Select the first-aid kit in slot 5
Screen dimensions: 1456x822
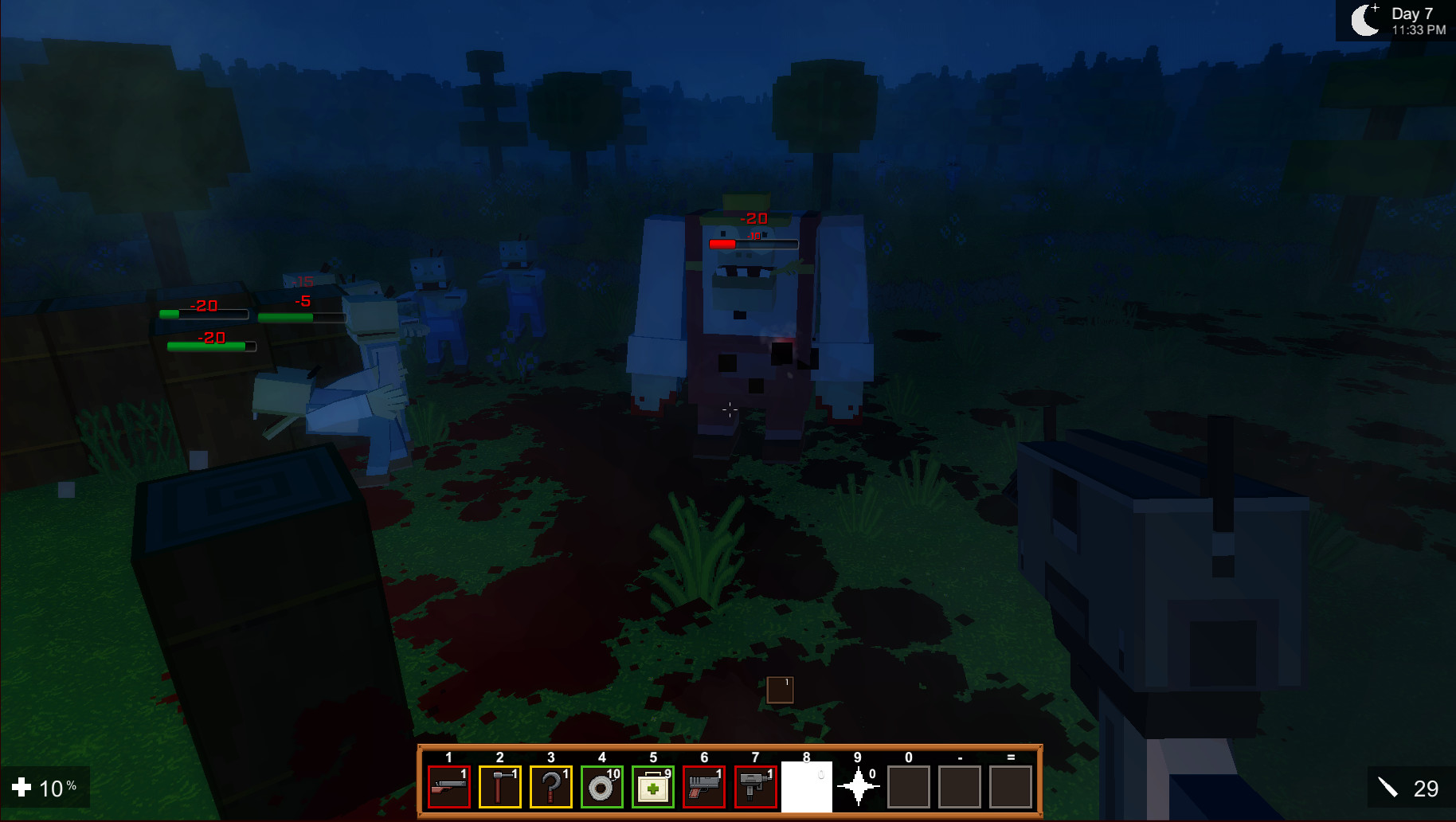click(x=654, y=787)
